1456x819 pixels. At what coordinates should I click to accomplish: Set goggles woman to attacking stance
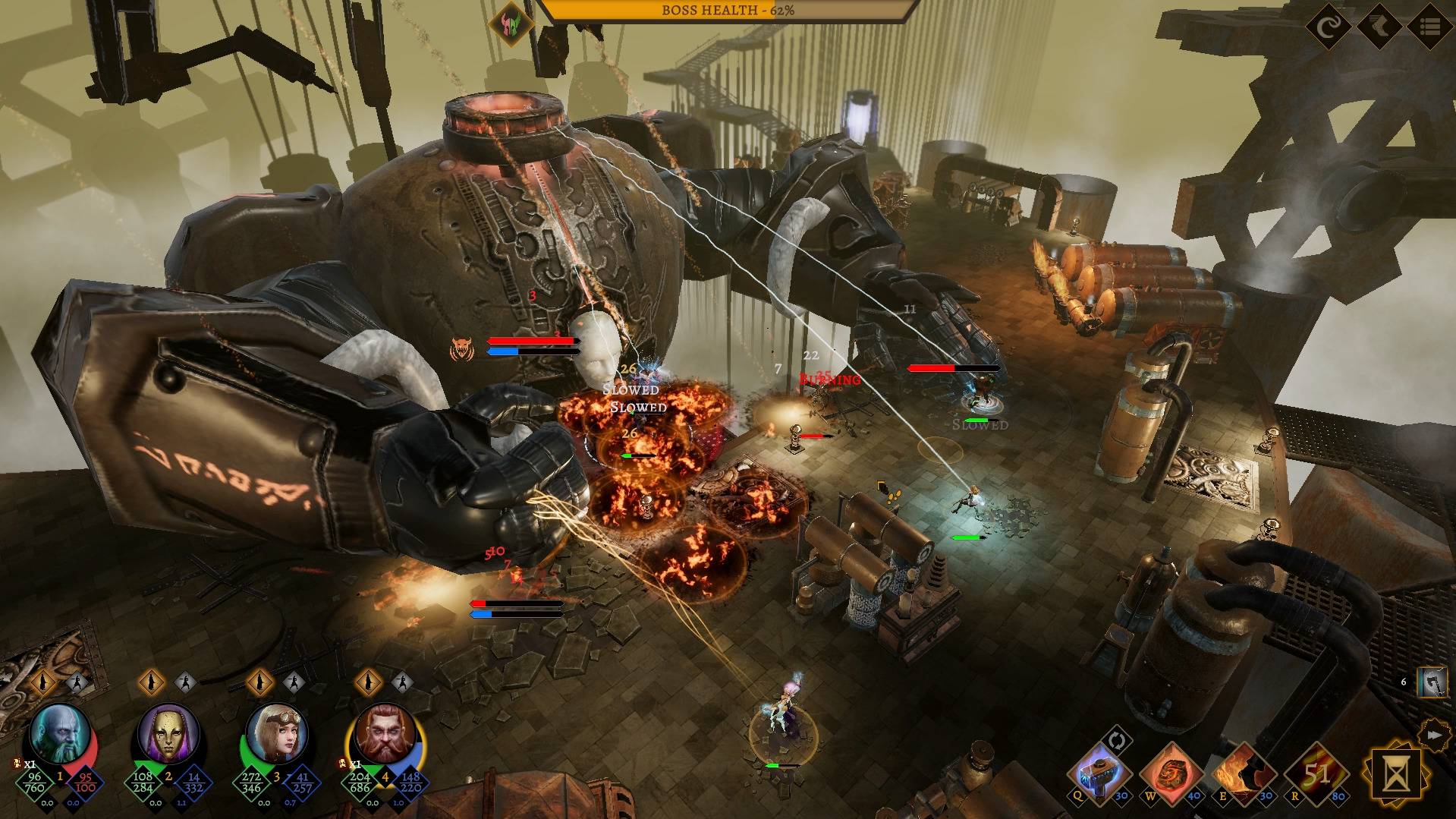click(294, 682)
